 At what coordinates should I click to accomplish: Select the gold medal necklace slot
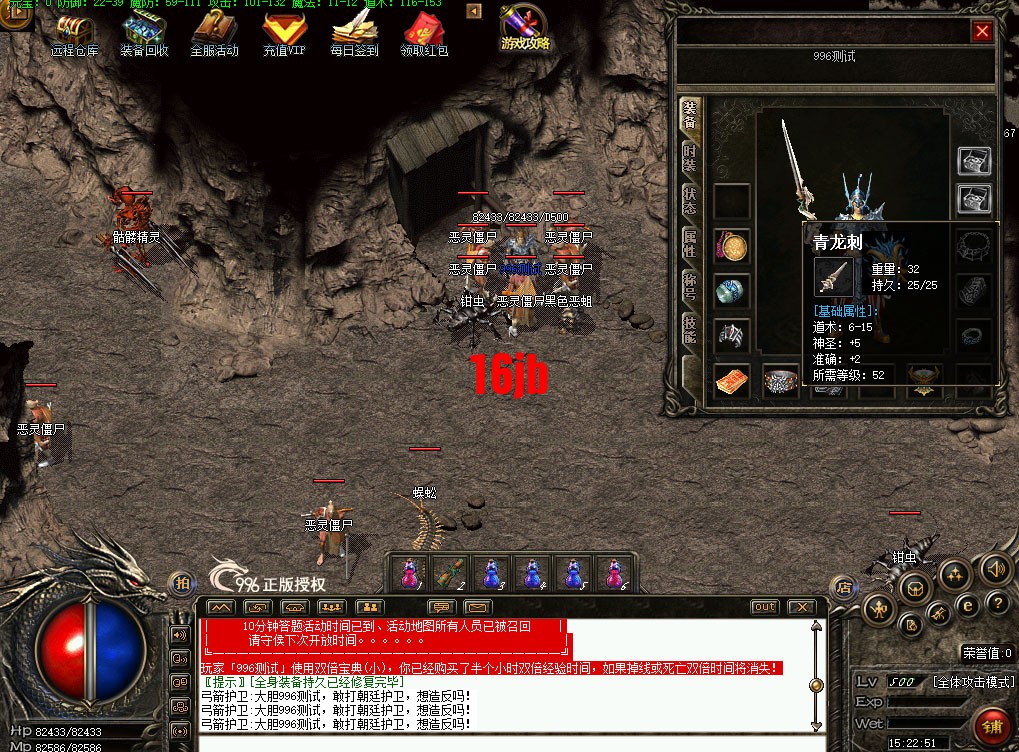732,247
